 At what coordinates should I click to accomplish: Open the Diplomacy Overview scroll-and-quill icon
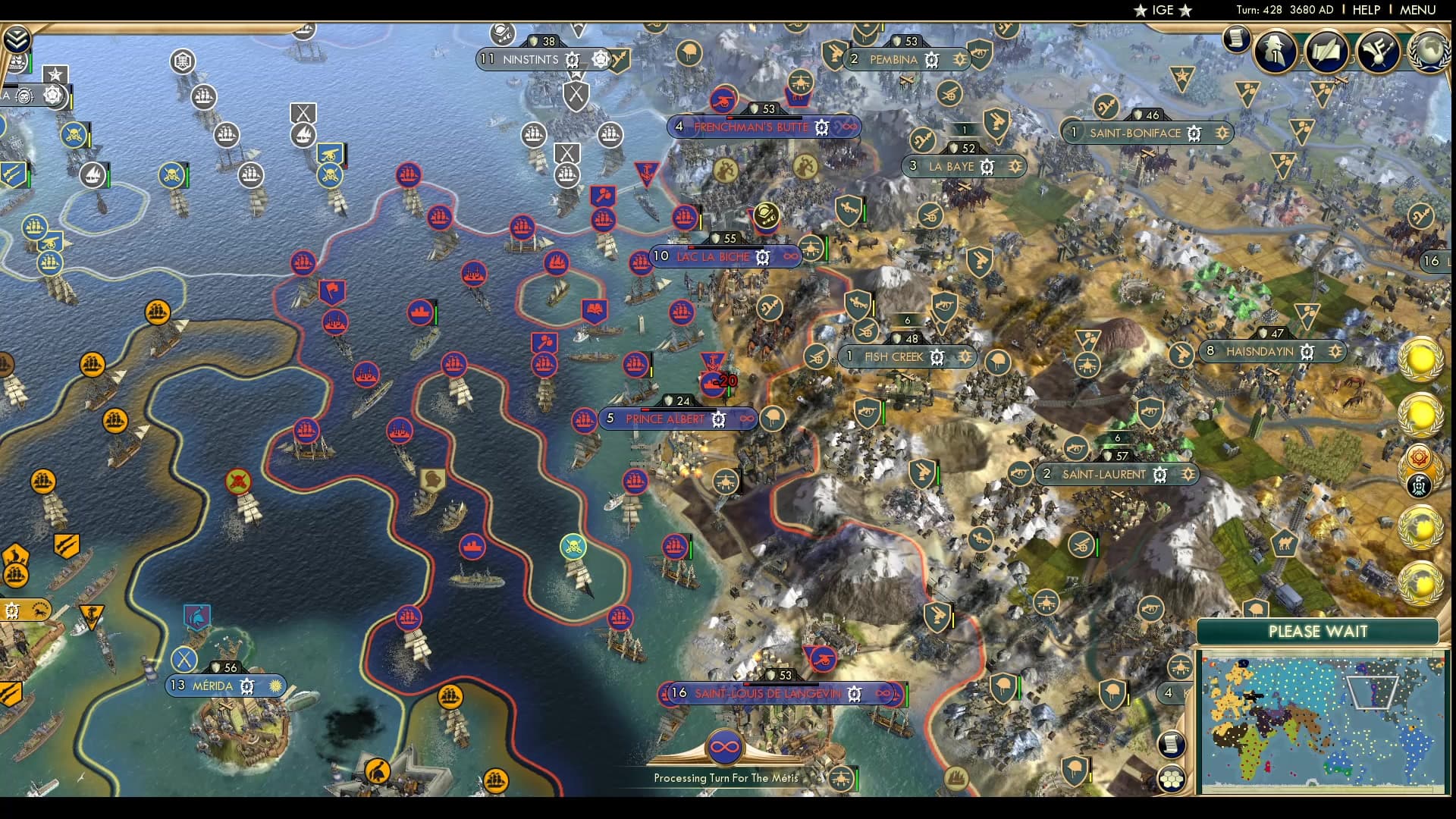[1326, 52]
